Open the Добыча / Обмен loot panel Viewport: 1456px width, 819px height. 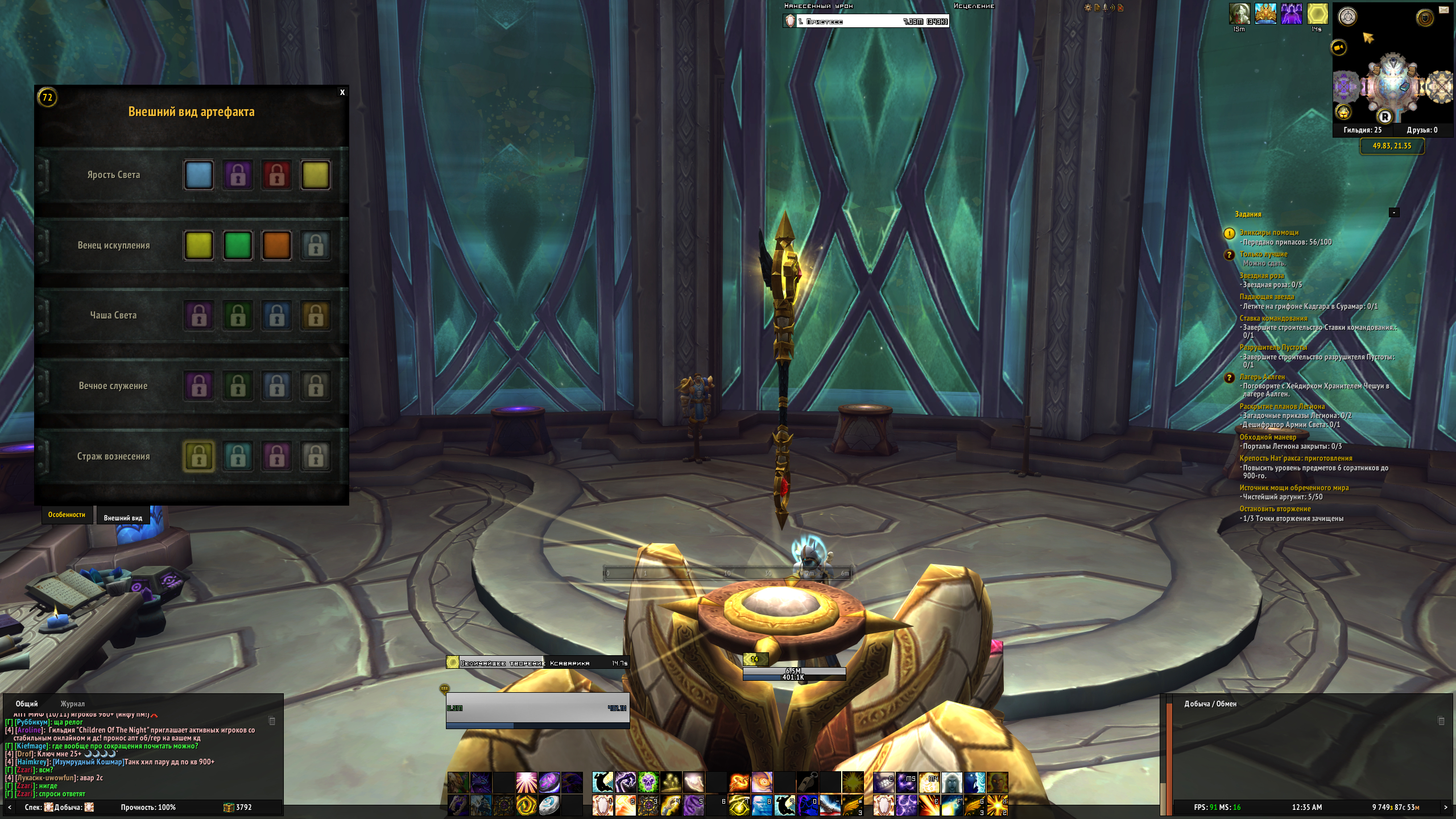(1210, 704)
